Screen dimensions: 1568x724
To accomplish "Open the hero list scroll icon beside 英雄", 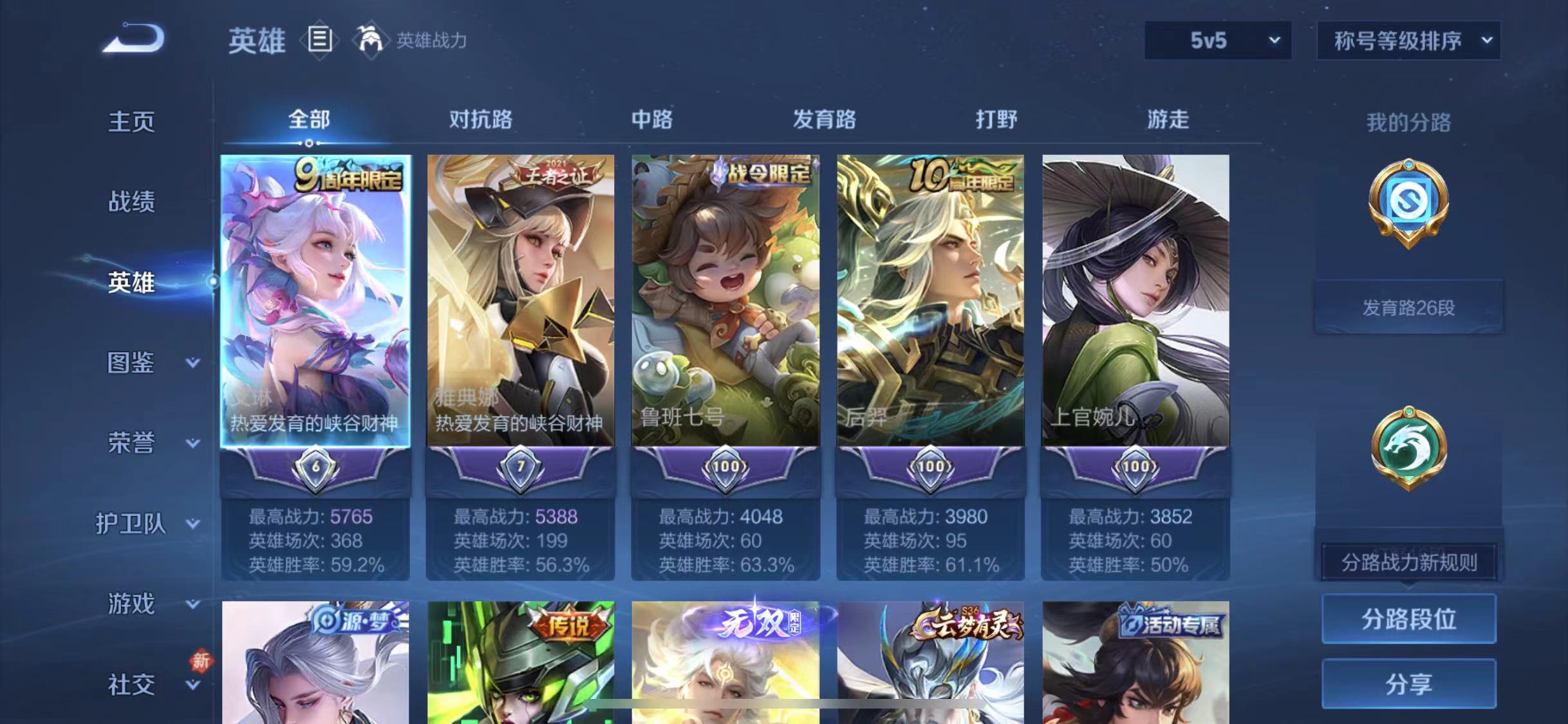I will (320, 40).
